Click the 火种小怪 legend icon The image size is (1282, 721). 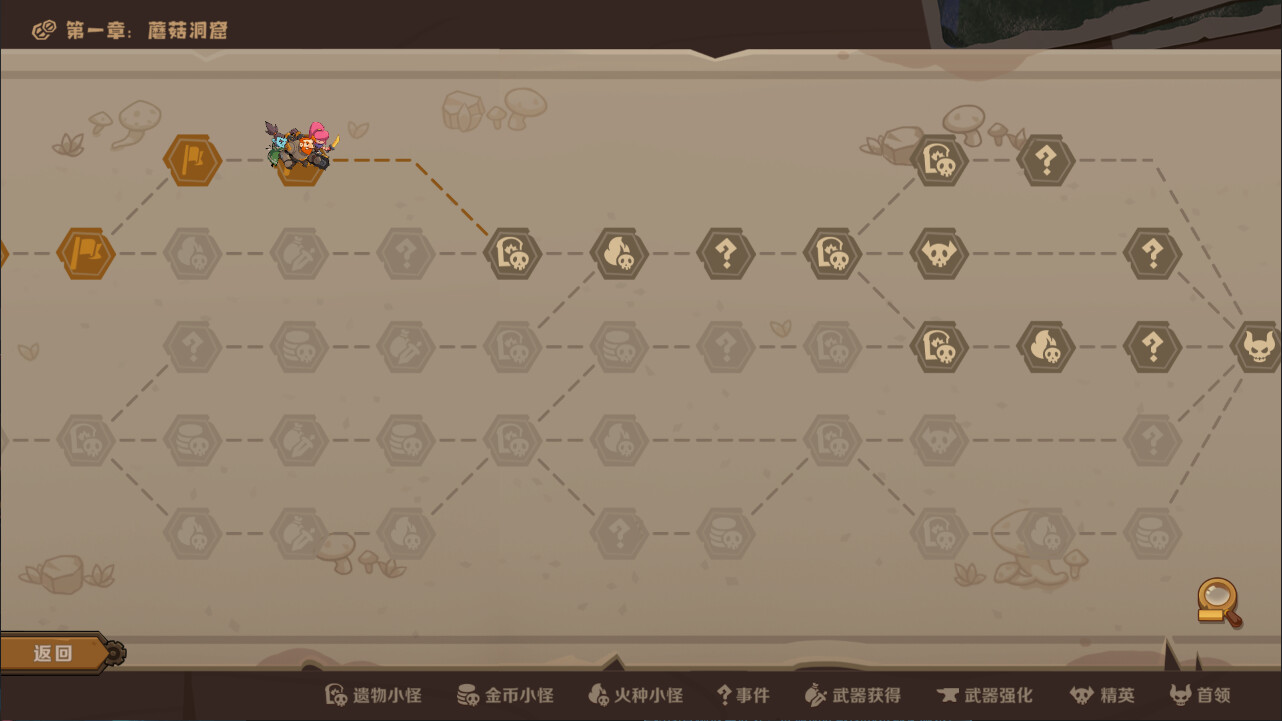click(x=599, y=695)
